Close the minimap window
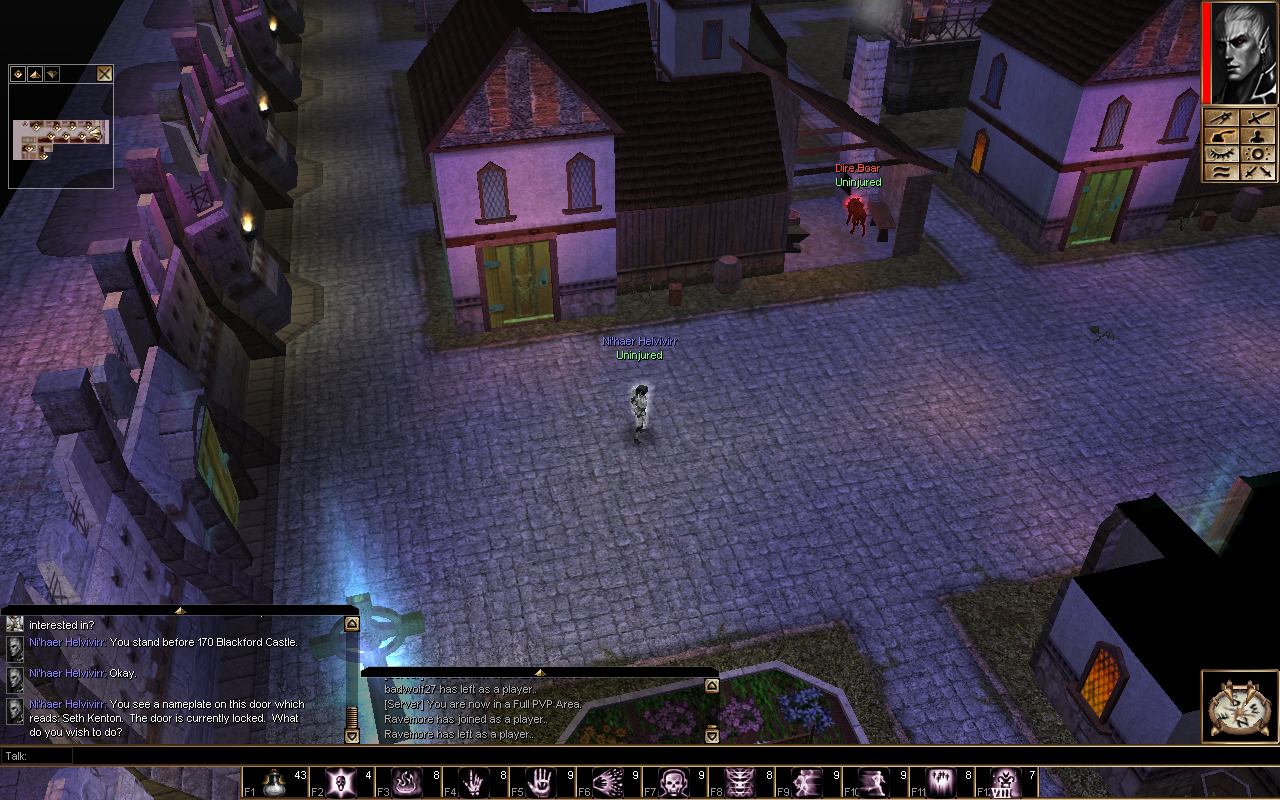 tap(104, 73)
